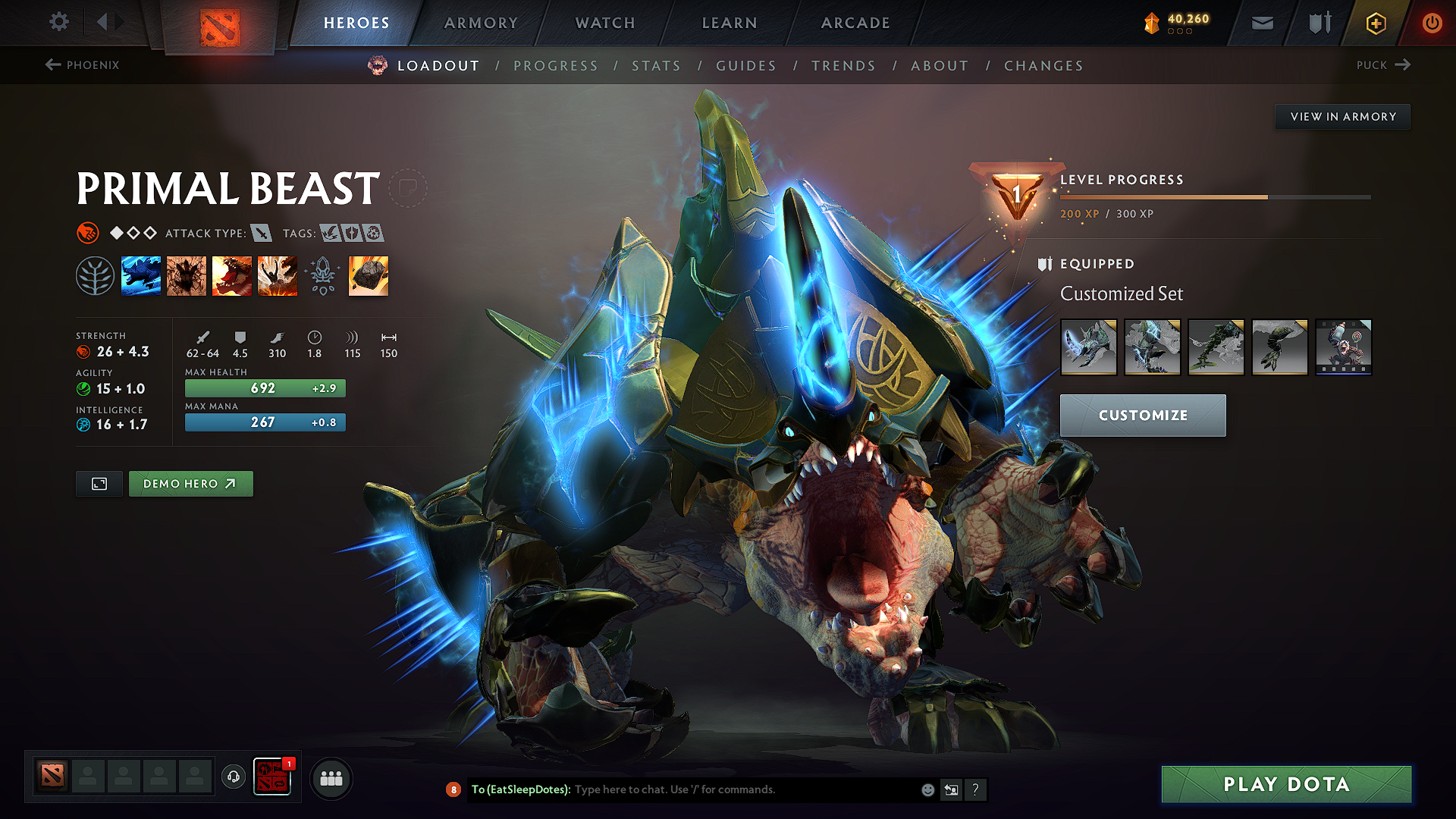
Task: Go to the Learn tab
Action: pos(730,23)
